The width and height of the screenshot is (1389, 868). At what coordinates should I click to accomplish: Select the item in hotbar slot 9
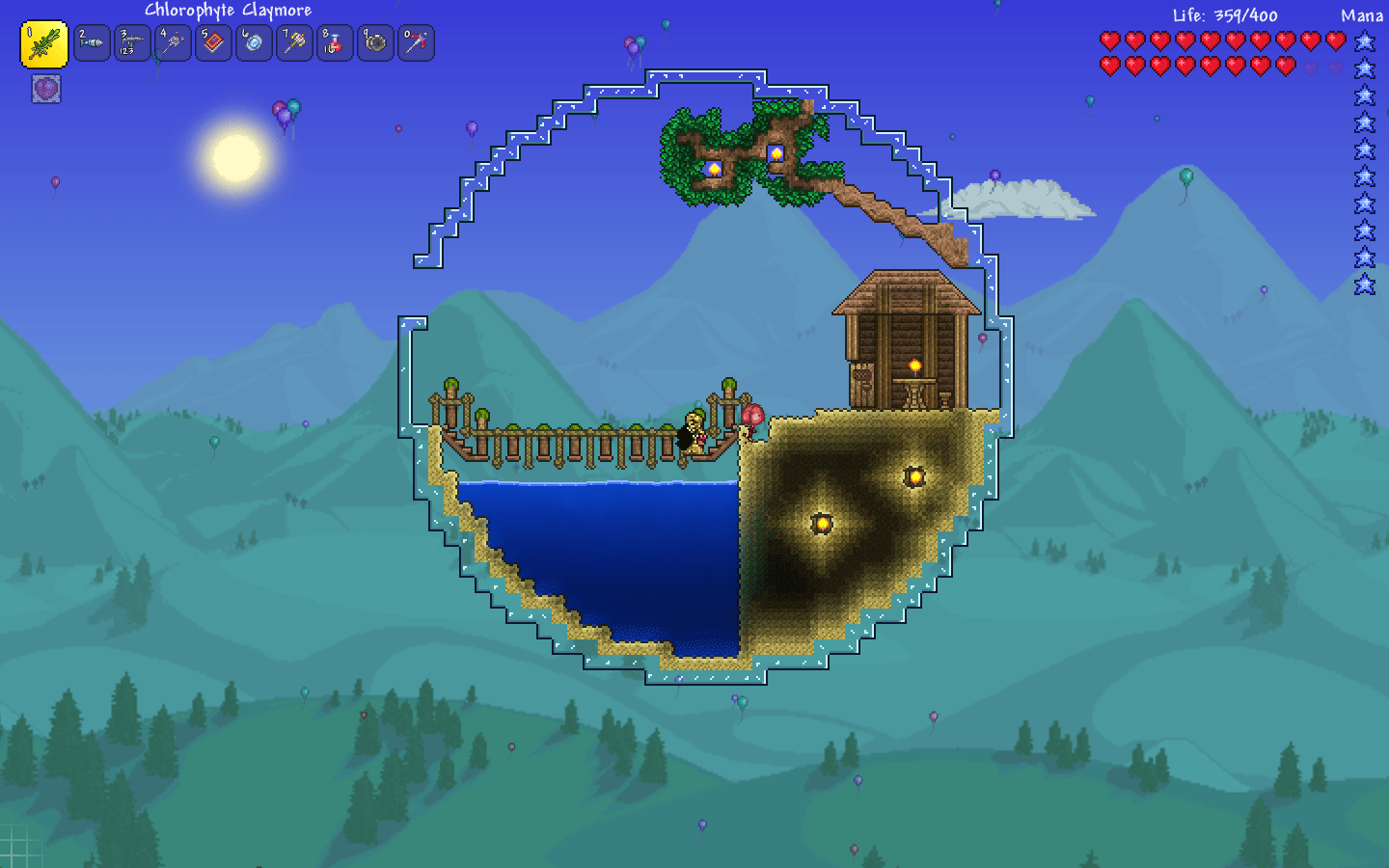[x=375, y=43]
